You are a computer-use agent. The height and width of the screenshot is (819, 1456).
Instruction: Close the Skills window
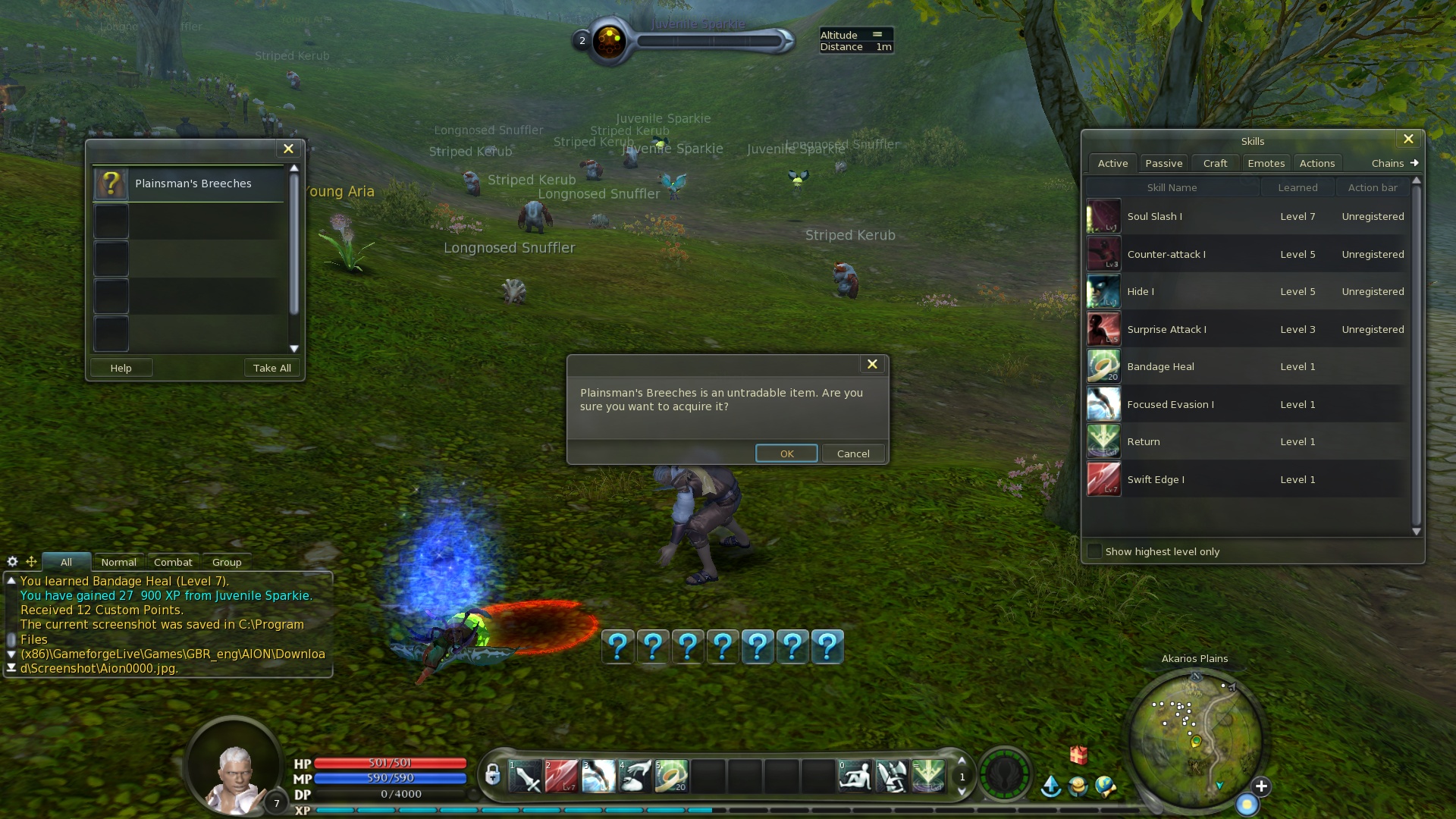point(1408,140)
